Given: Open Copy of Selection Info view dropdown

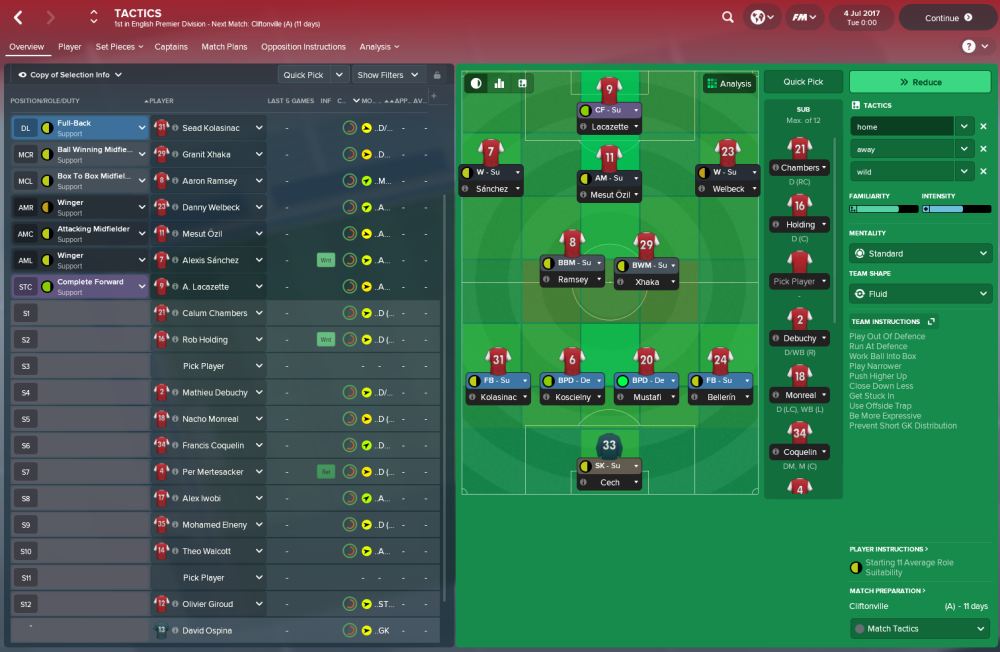Looking at the screenshot, I should (70, 75).
